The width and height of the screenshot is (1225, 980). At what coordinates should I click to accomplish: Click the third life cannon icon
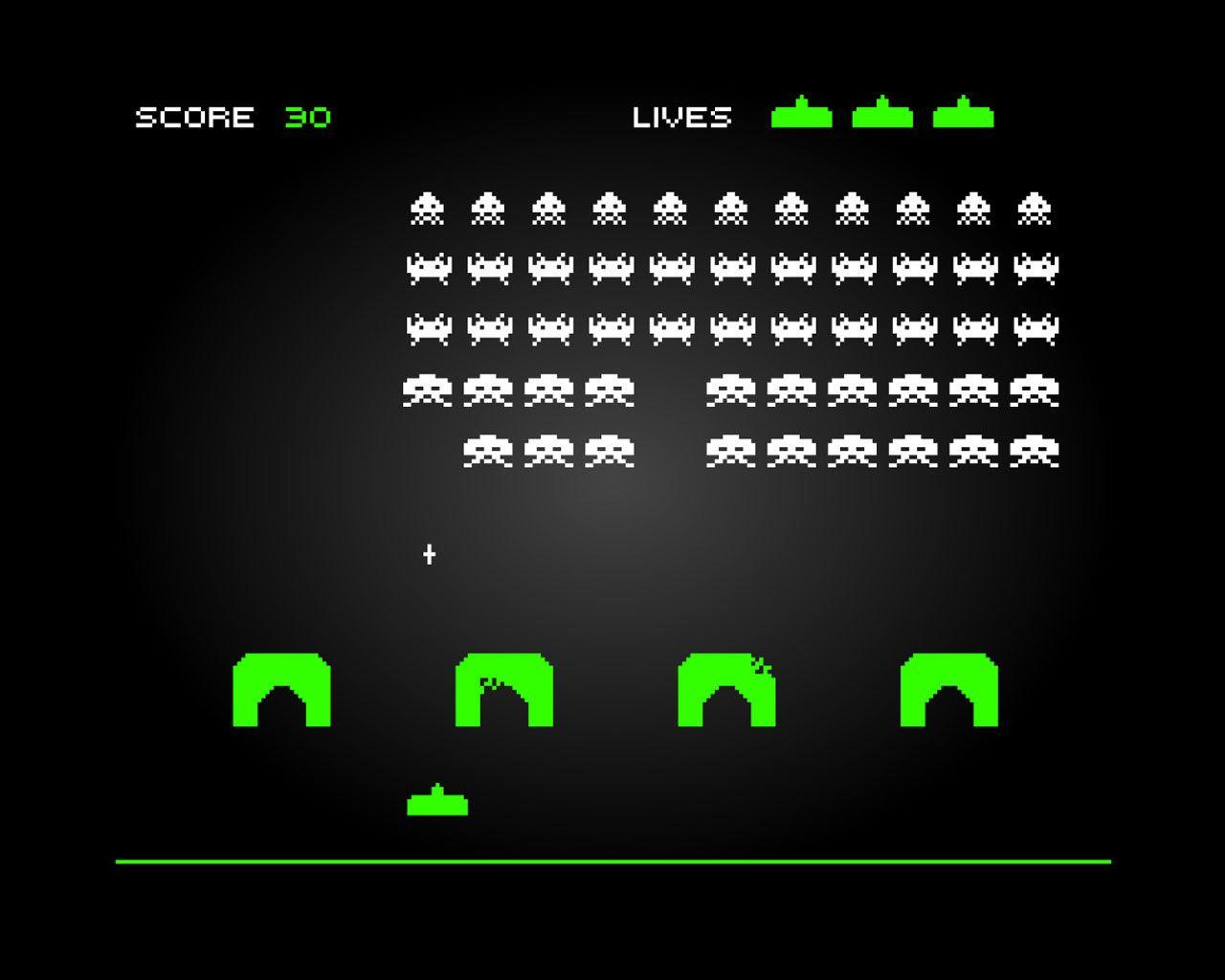[962, 114]
